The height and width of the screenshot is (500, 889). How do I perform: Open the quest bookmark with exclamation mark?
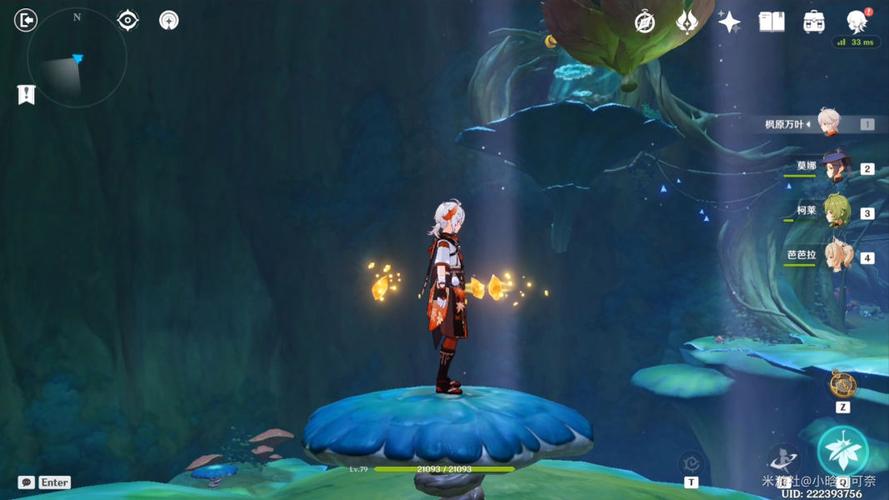26,94
